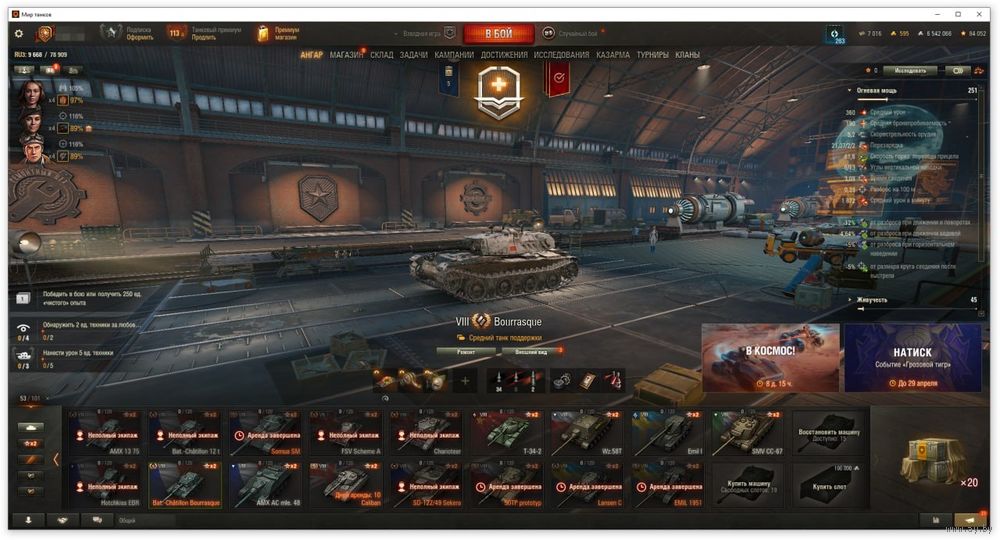This screenshot has width=1000, height=540.
Task: Select the SMV CC-67 tank card
Action: coord(749,432)
